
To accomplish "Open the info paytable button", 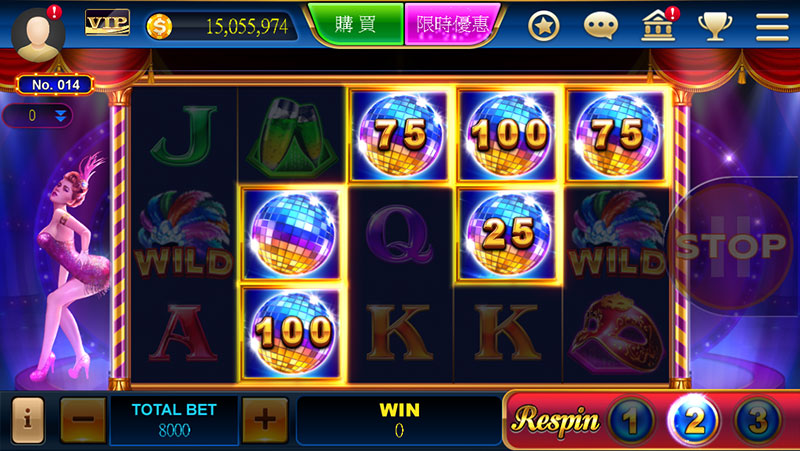I will pyautogui.click(x=27, y=420).
